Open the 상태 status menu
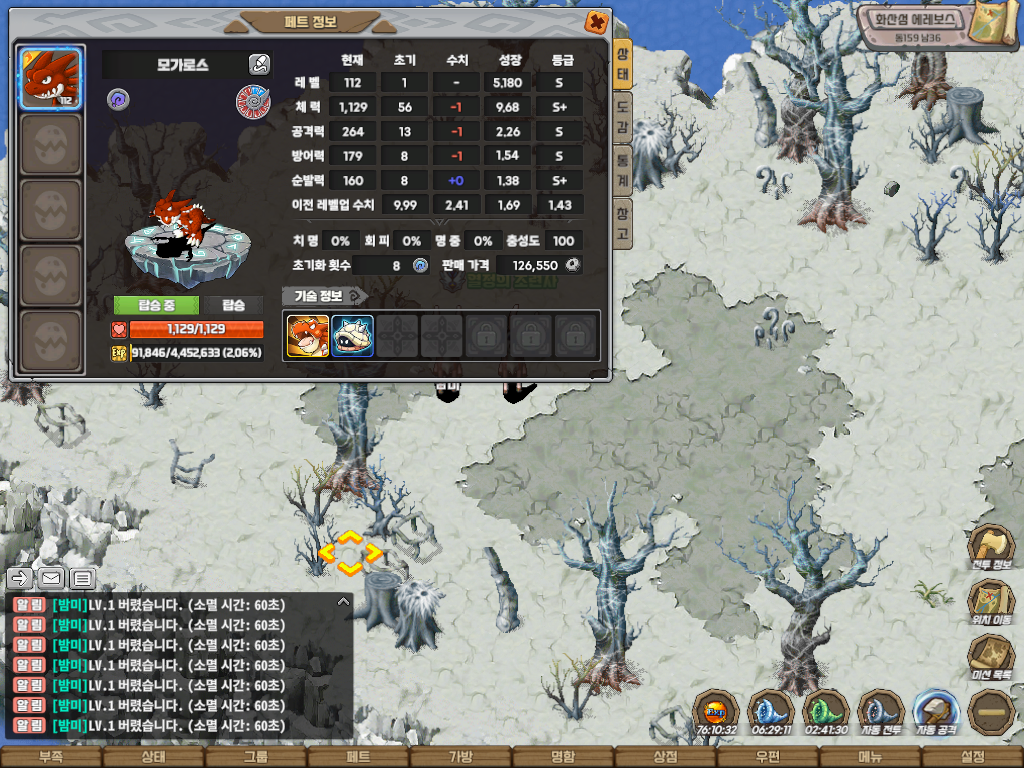 [x=153, y=757]
